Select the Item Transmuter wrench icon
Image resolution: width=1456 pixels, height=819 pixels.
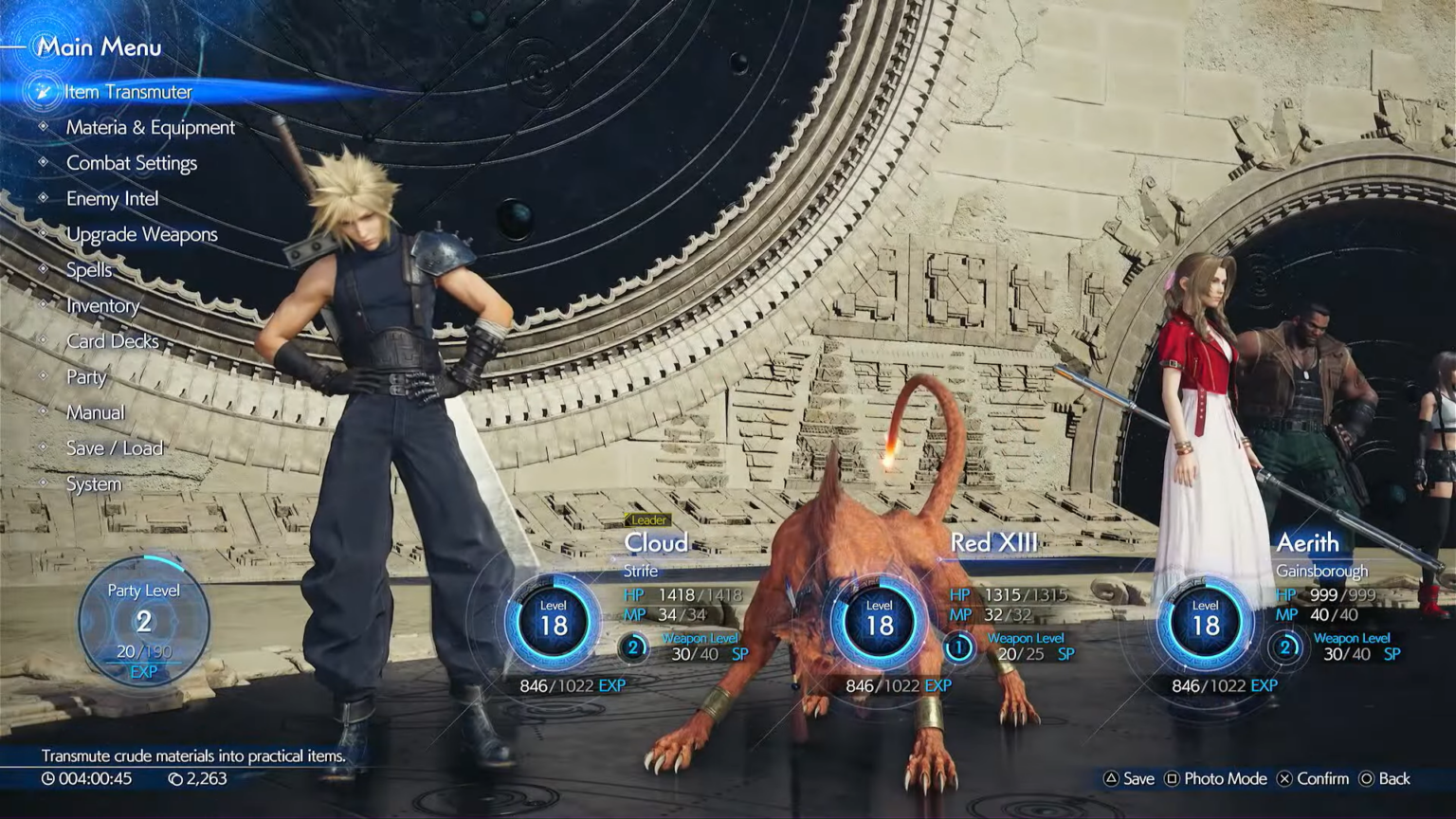pos(42,92)
